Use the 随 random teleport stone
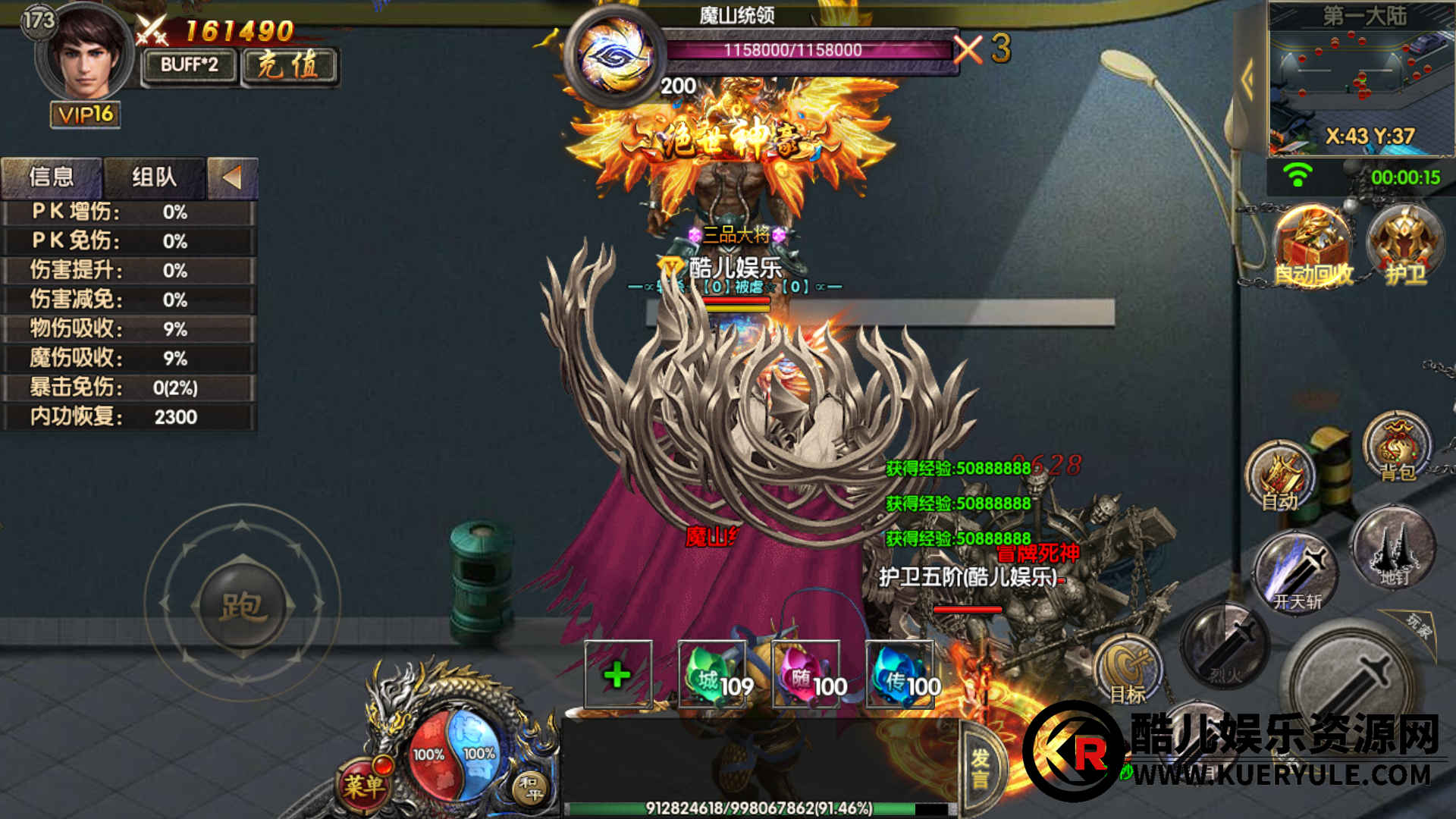This screenshot has width=1456, height=819. click(x=808, y=674)
